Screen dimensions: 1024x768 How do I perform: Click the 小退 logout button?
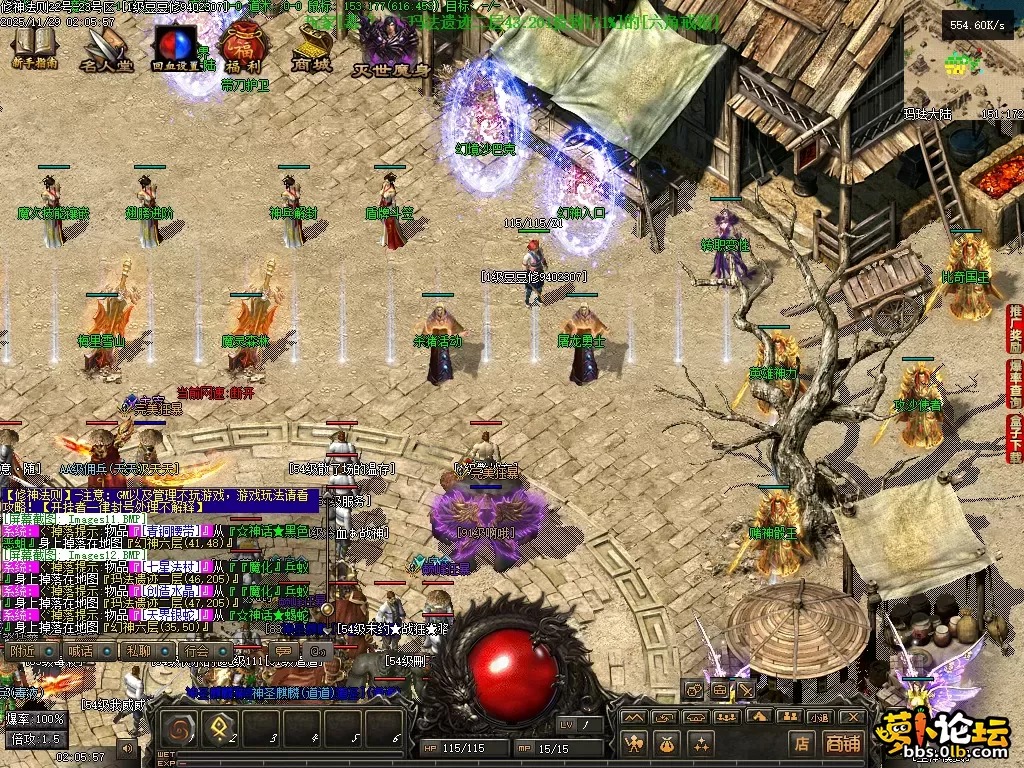click(x=820, y=717)
